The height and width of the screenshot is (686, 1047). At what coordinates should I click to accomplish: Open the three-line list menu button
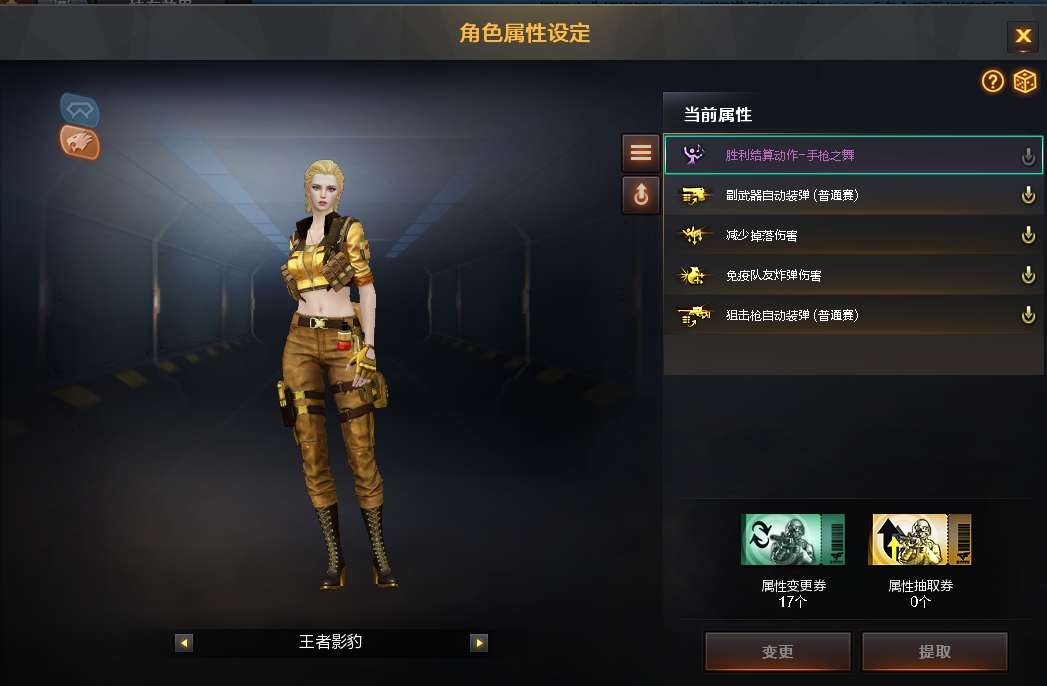coord(640,153)
